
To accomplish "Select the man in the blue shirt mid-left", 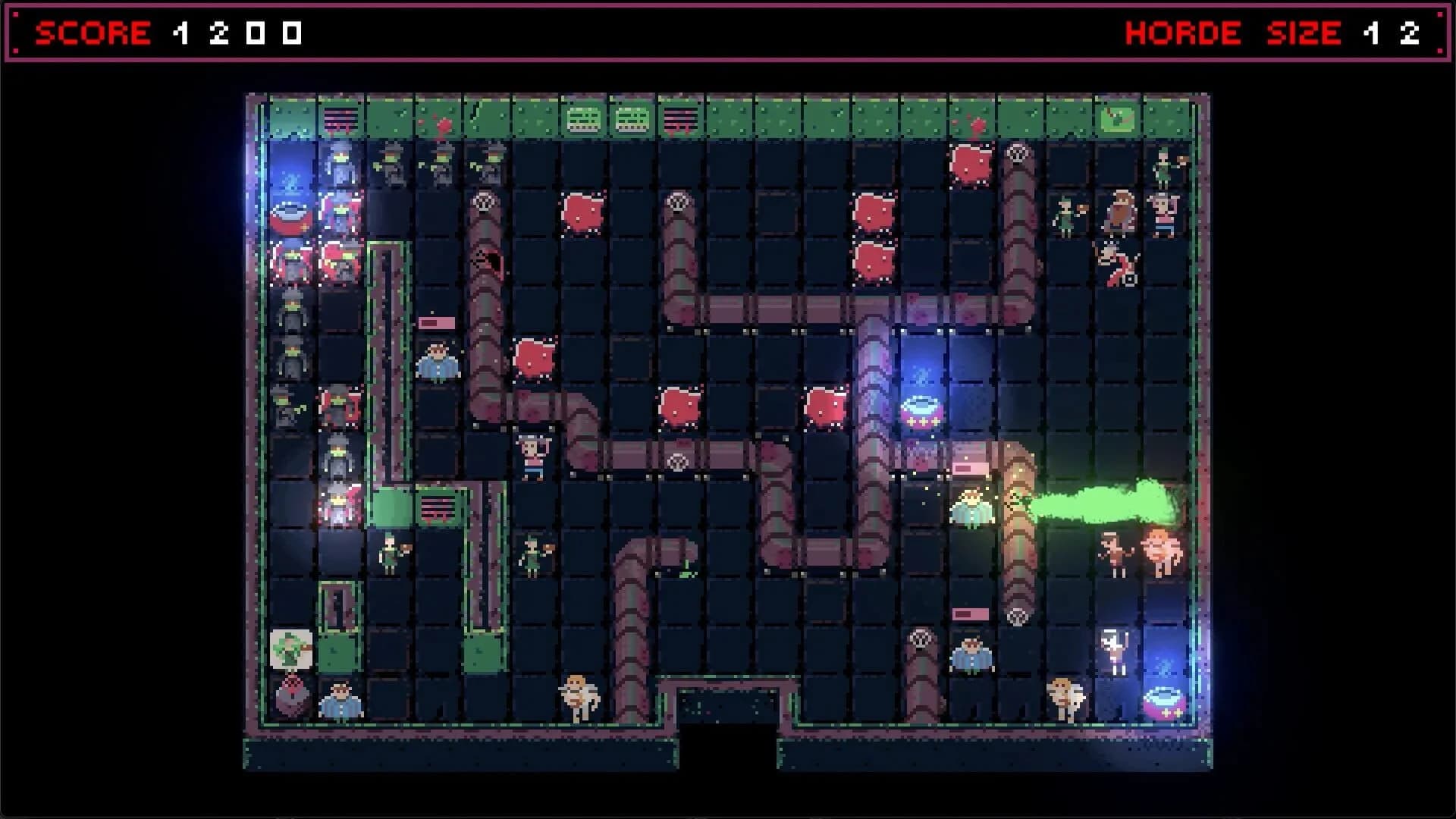I will click(x=438, y=362).
